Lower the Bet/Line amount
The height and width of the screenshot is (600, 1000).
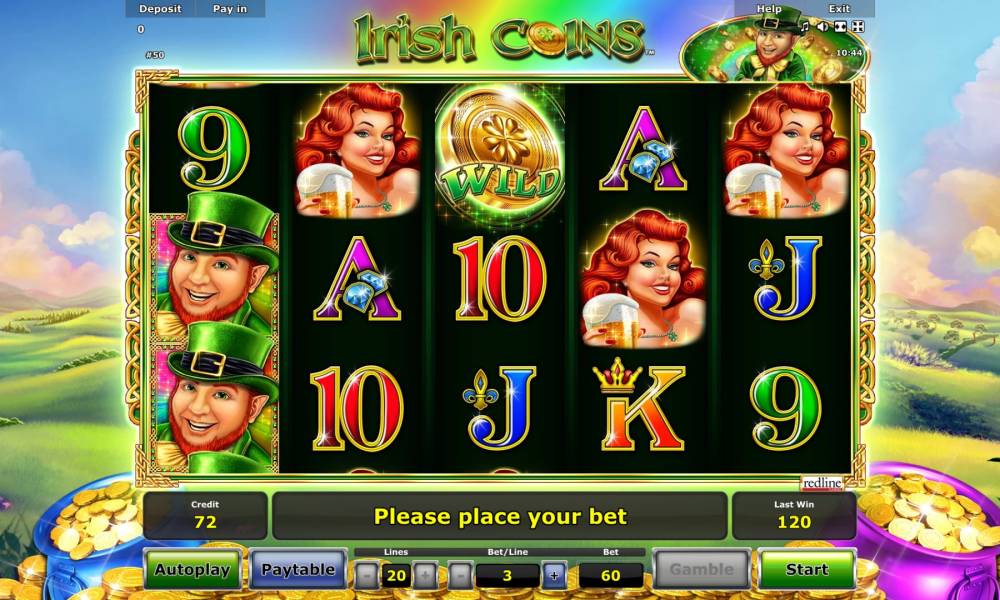459,575
